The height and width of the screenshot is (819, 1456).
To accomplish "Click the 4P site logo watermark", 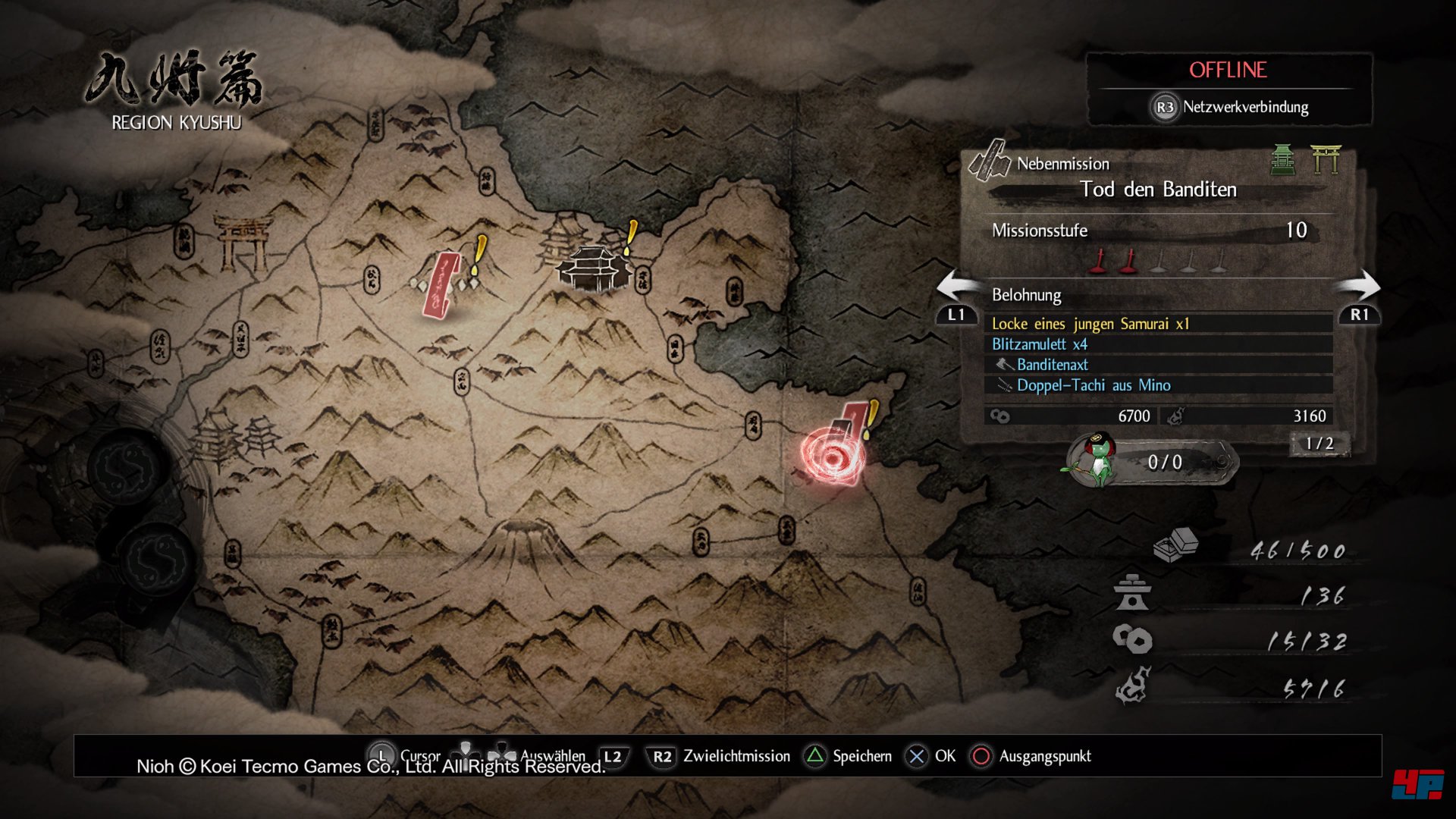I will pos(1417,784).
